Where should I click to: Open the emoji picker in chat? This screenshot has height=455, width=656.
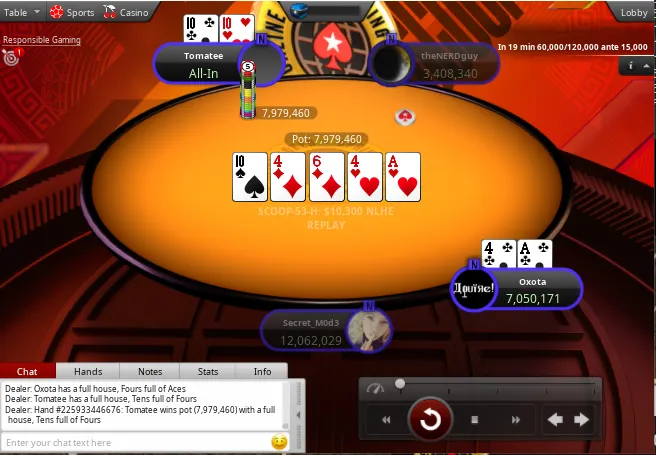280,442
